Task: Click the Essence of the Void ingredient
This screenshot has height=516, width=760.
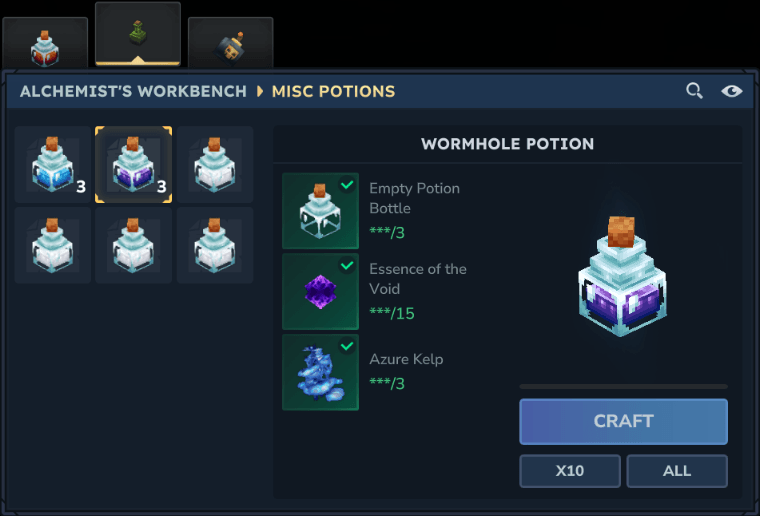Action: [320, 291]
